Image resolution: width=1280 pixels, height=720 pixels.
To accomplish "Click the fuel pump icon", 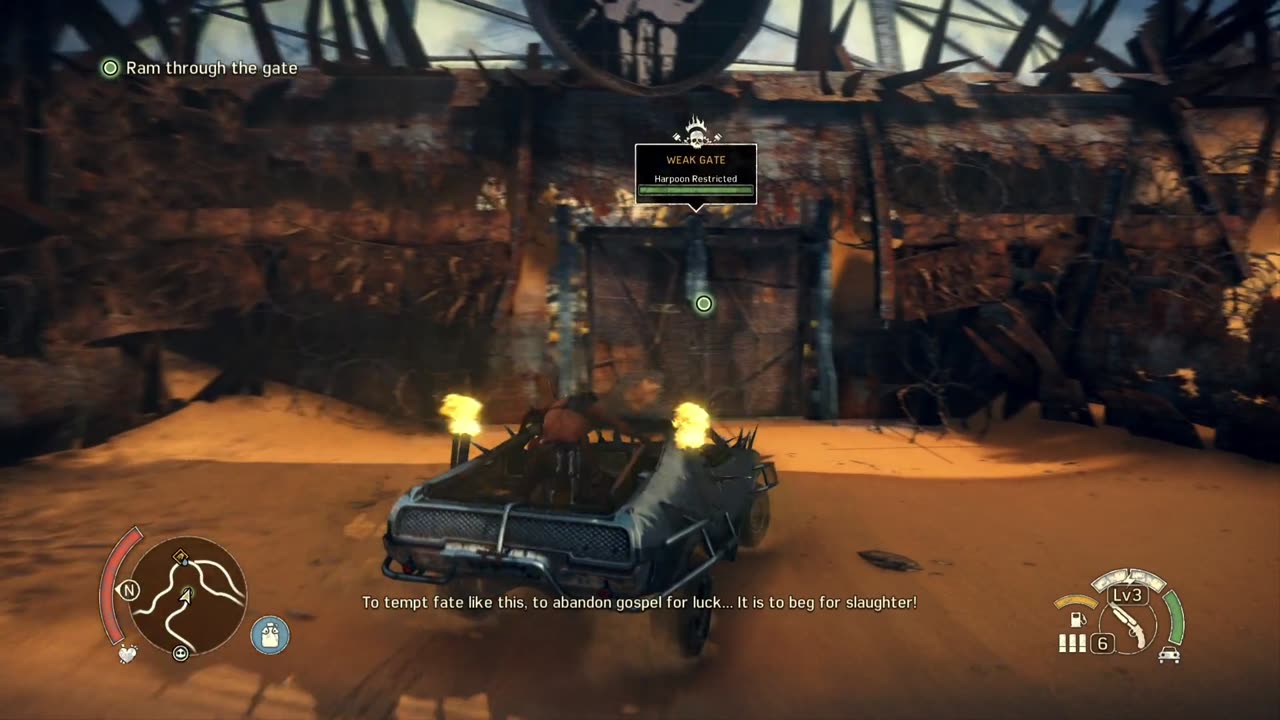I will click(x=1078, y=620).
